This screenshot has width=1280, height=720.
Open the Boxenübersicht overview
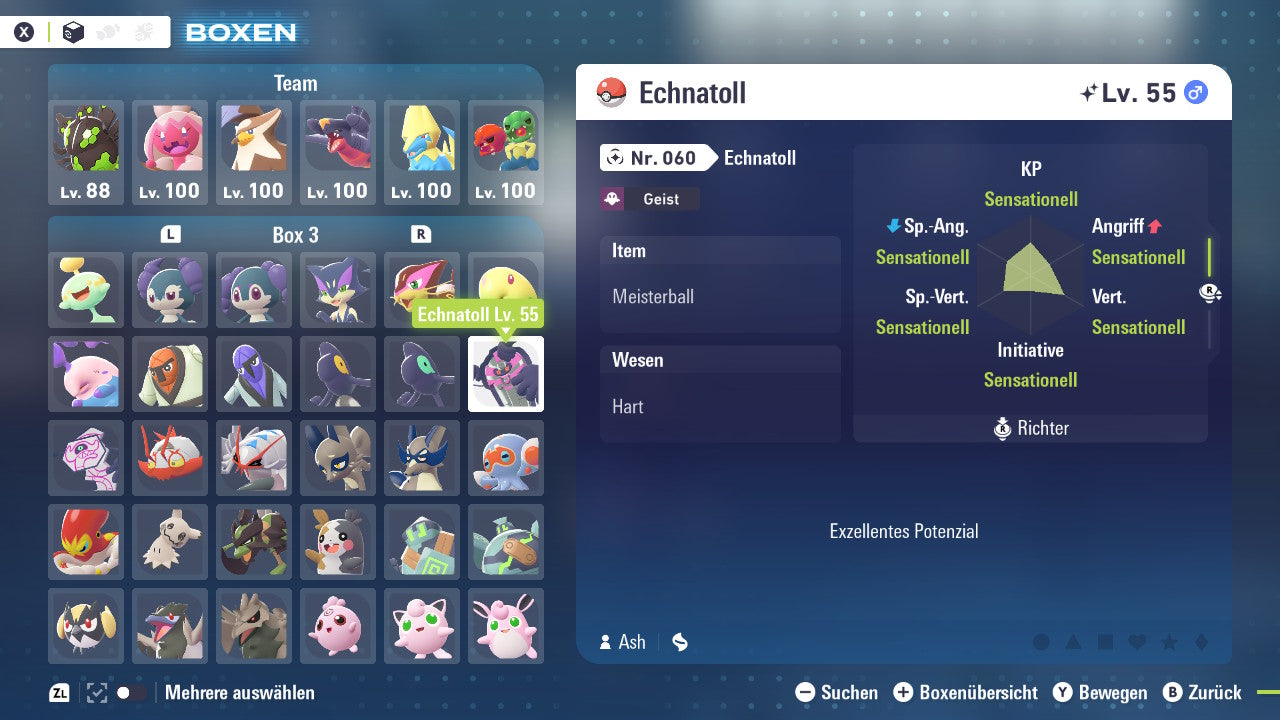(x=966, y=692)
